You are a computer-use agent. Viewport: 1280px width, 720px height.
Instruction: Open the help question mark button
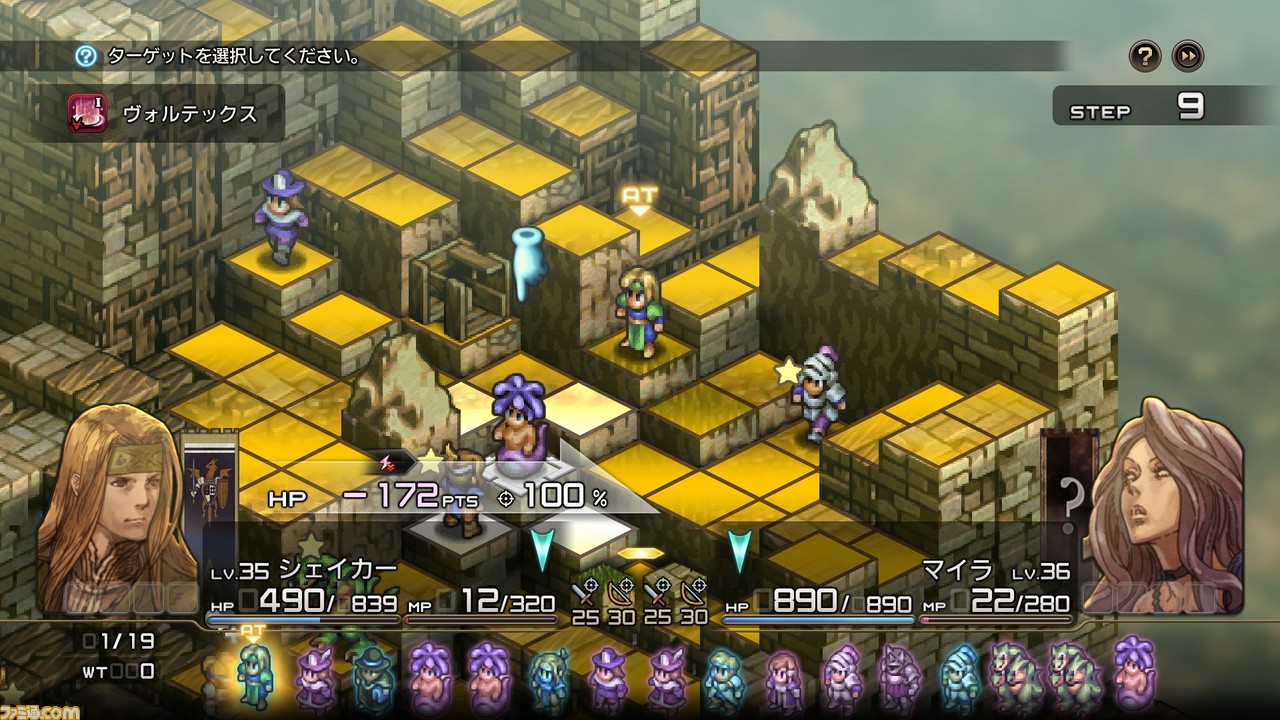[1145, 56]
